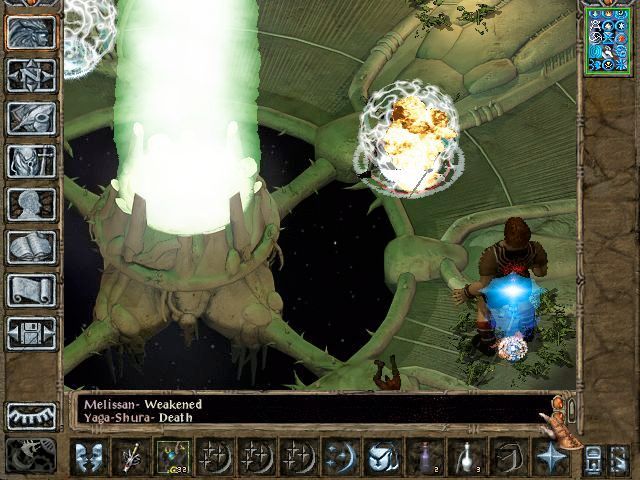640x480 pixels.
Task: Open the priest scroll spell screen
Action: tap(31, 290)
